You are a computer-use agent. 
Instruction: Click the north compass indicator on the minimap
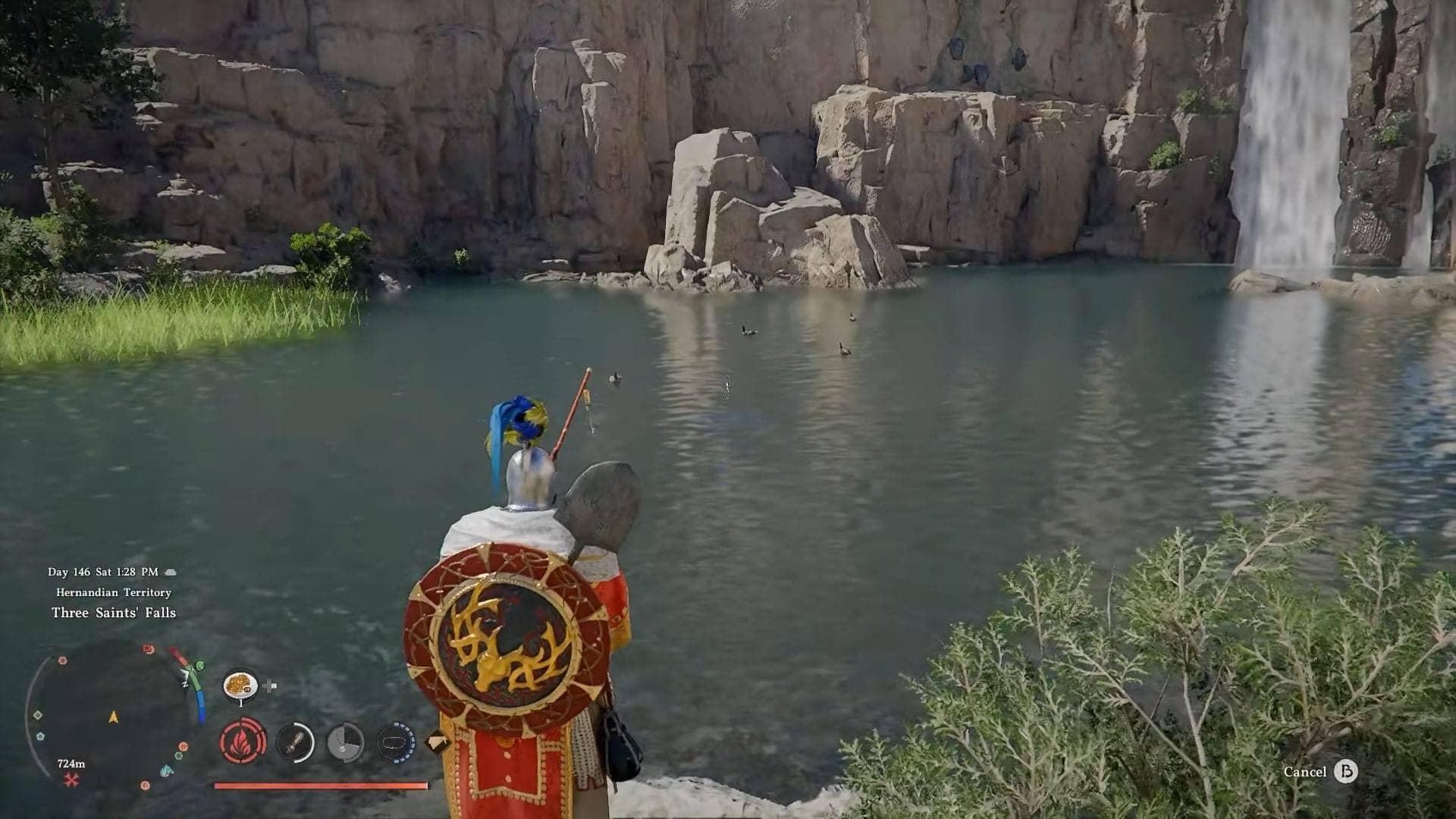click(x=184, y=685)
